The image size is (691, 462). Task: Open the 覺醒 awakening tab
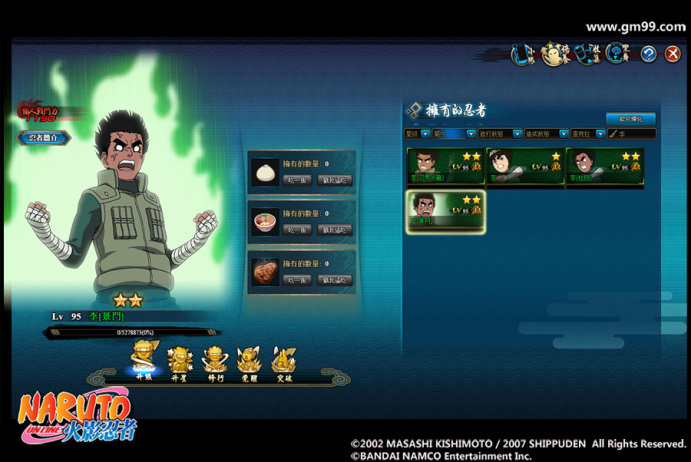click(249, 361)
